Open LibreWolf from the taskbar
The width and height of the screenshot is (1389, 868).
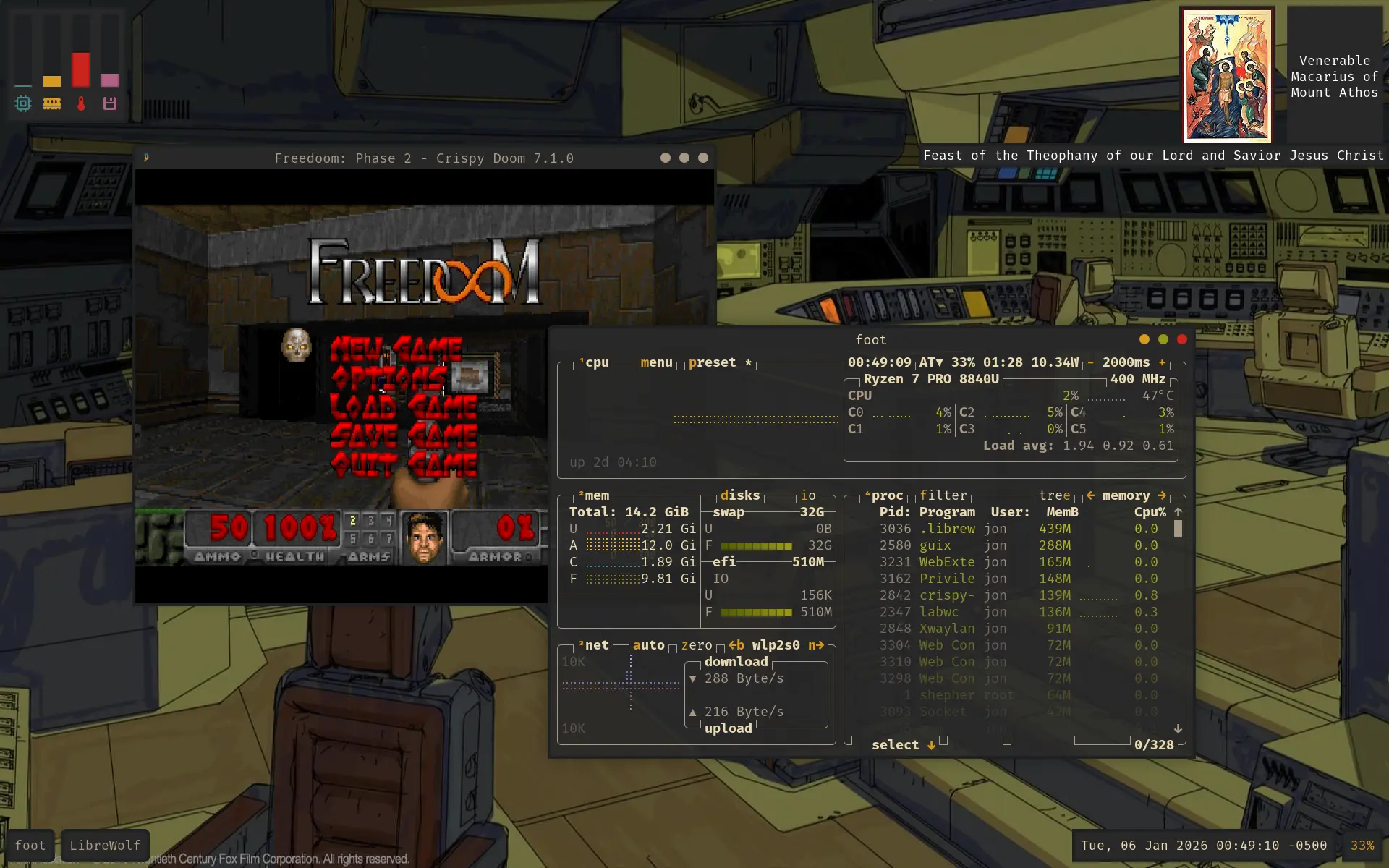pos(105,845)
